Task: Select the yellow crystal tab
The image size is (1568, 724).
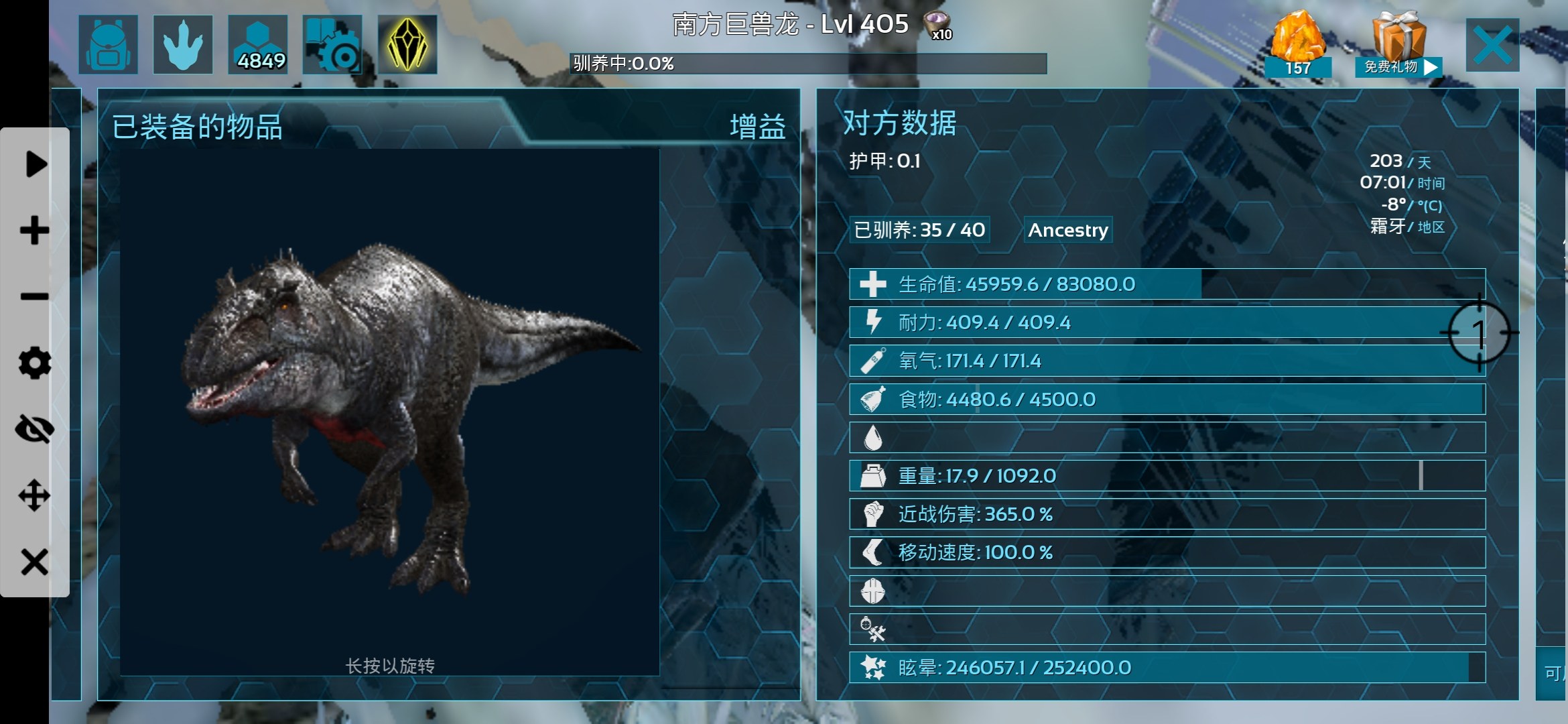Action: point(407,44)
